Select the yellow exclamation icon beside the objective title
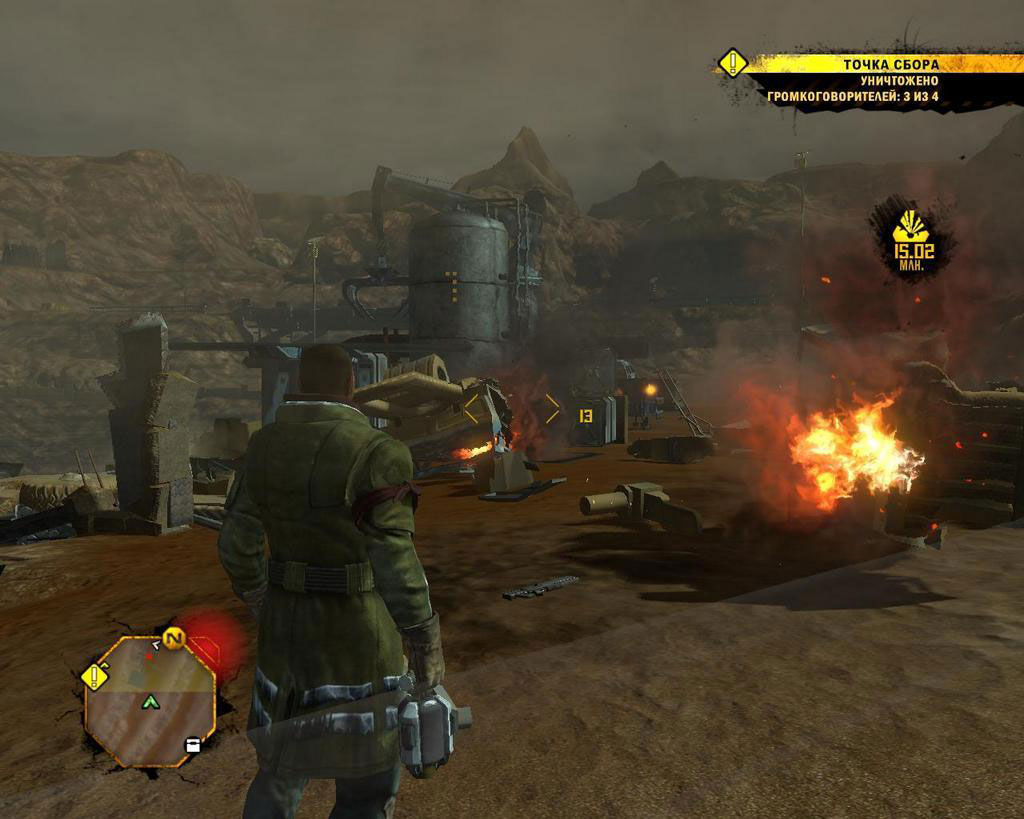The width and height of the screenshot is (1024, 819). [x=732, y=63]
